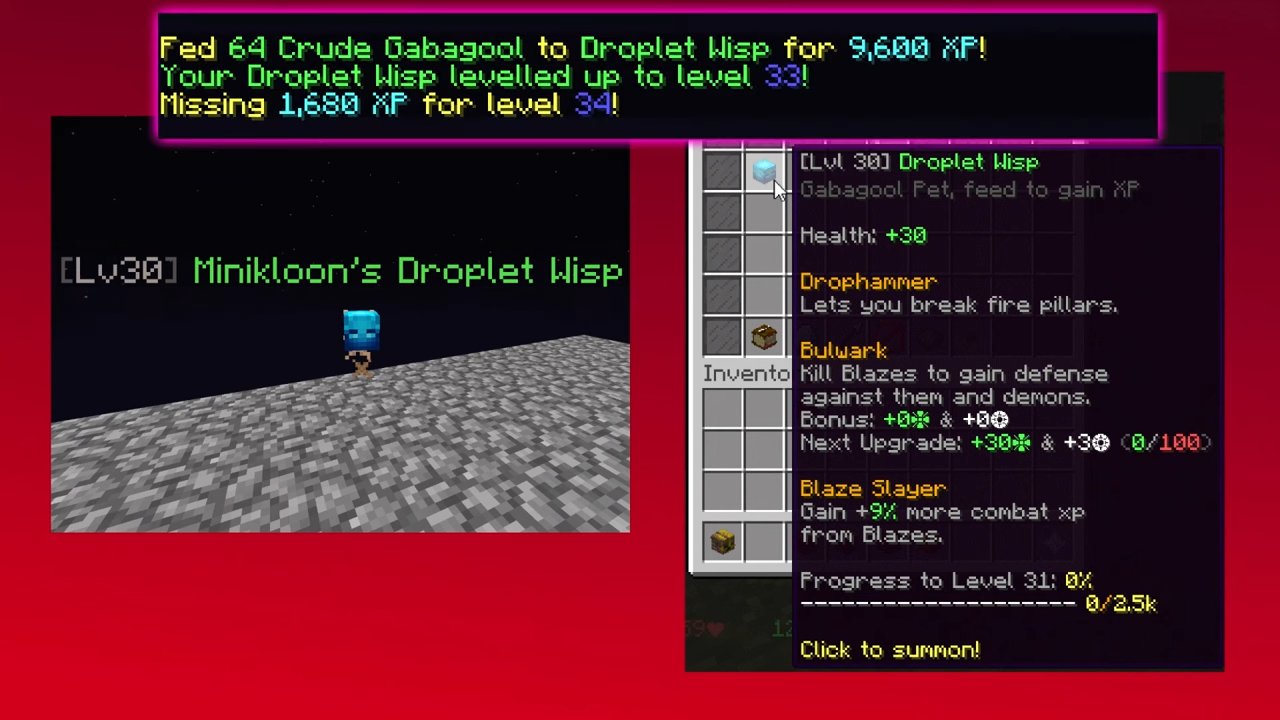The image size is (1280, 720).
Task: Click the brown pet crate icon below the wisp
Action: click(764, 337)
